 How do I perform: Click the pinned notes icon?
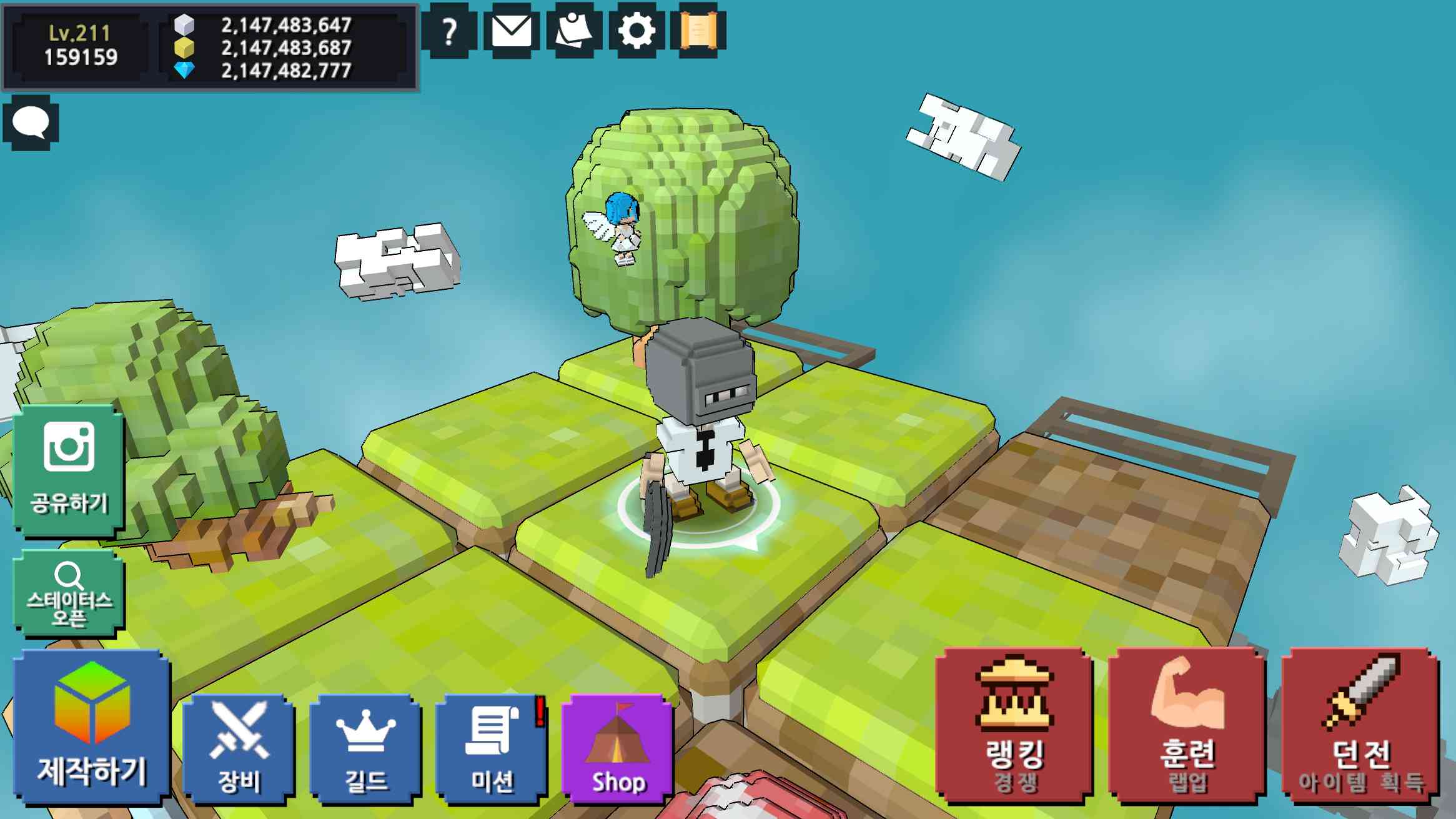[573, 31]
